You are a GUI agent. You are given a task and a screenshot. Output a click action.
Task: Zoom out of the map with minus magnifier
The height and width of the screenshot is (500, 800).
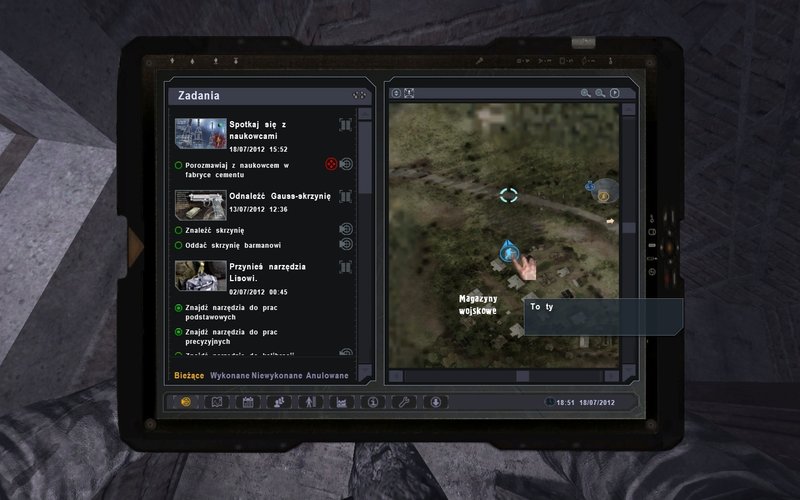point(600,94)
